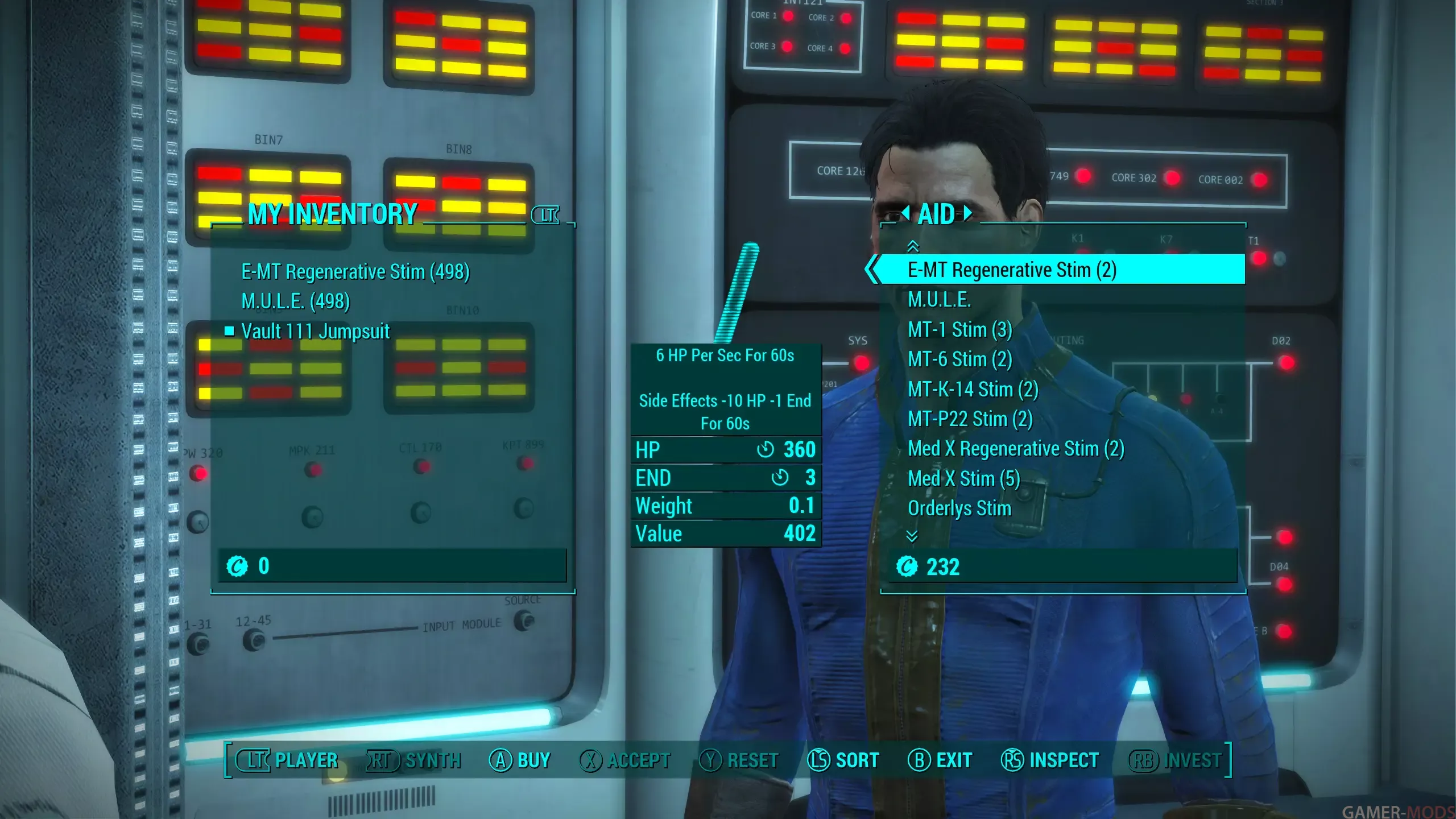This screenshot has height=819, width=1456.
Task: Select Med X Regenerative Stim (2)
Action: 1015,449
